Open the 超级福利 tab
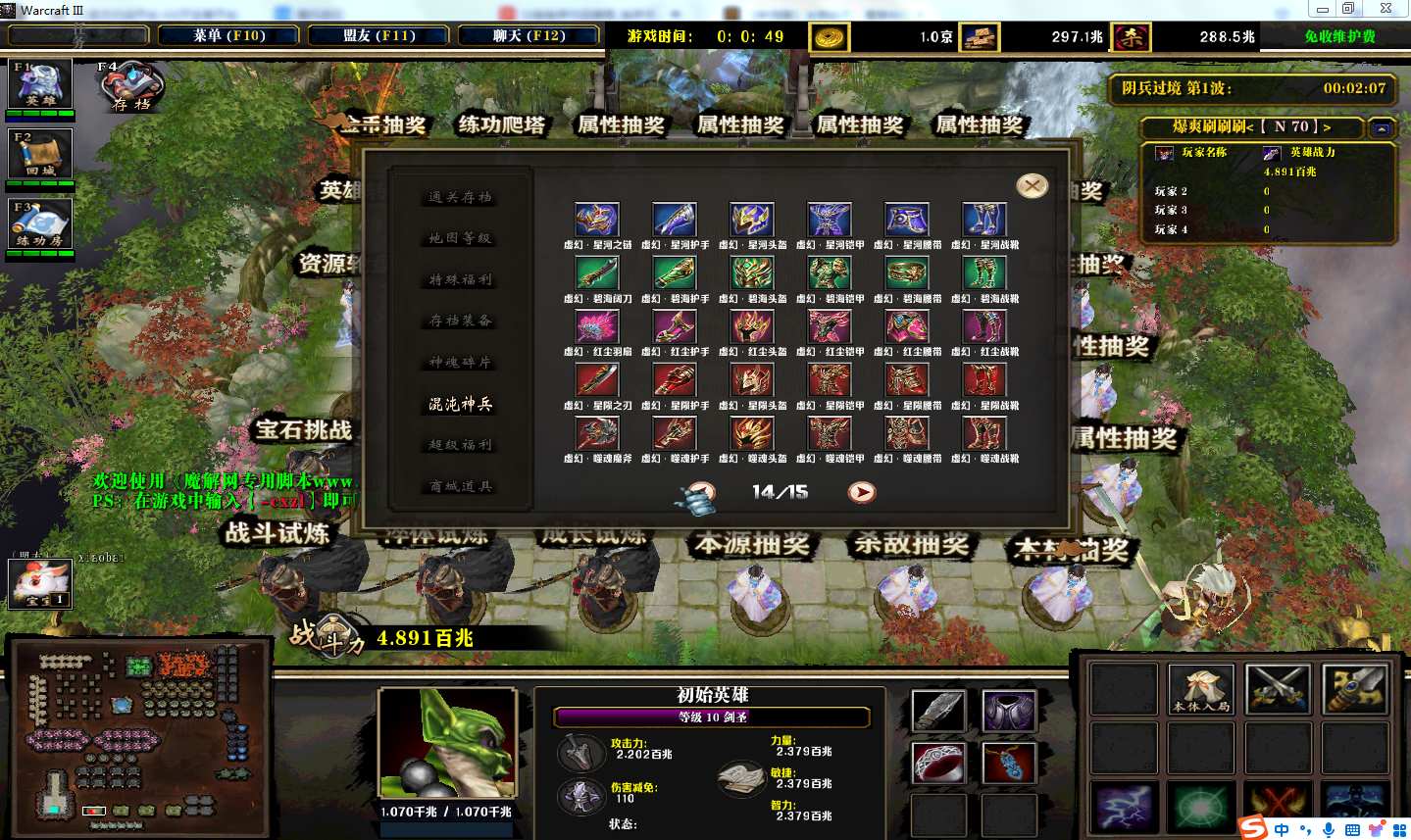 point(461,445)
